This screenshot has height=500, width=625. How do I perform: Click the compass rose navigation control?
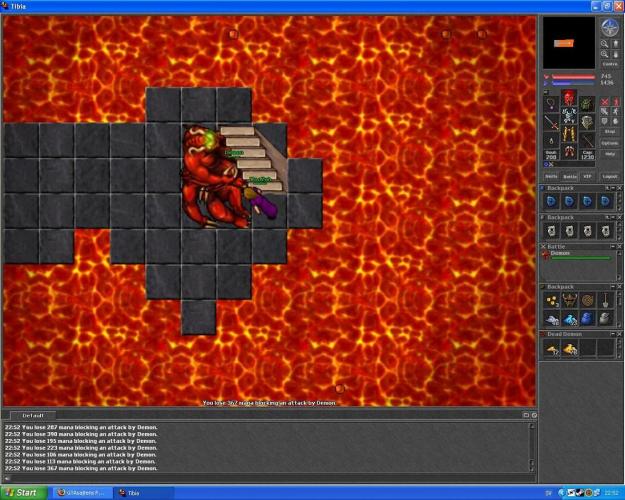[610, 27]
